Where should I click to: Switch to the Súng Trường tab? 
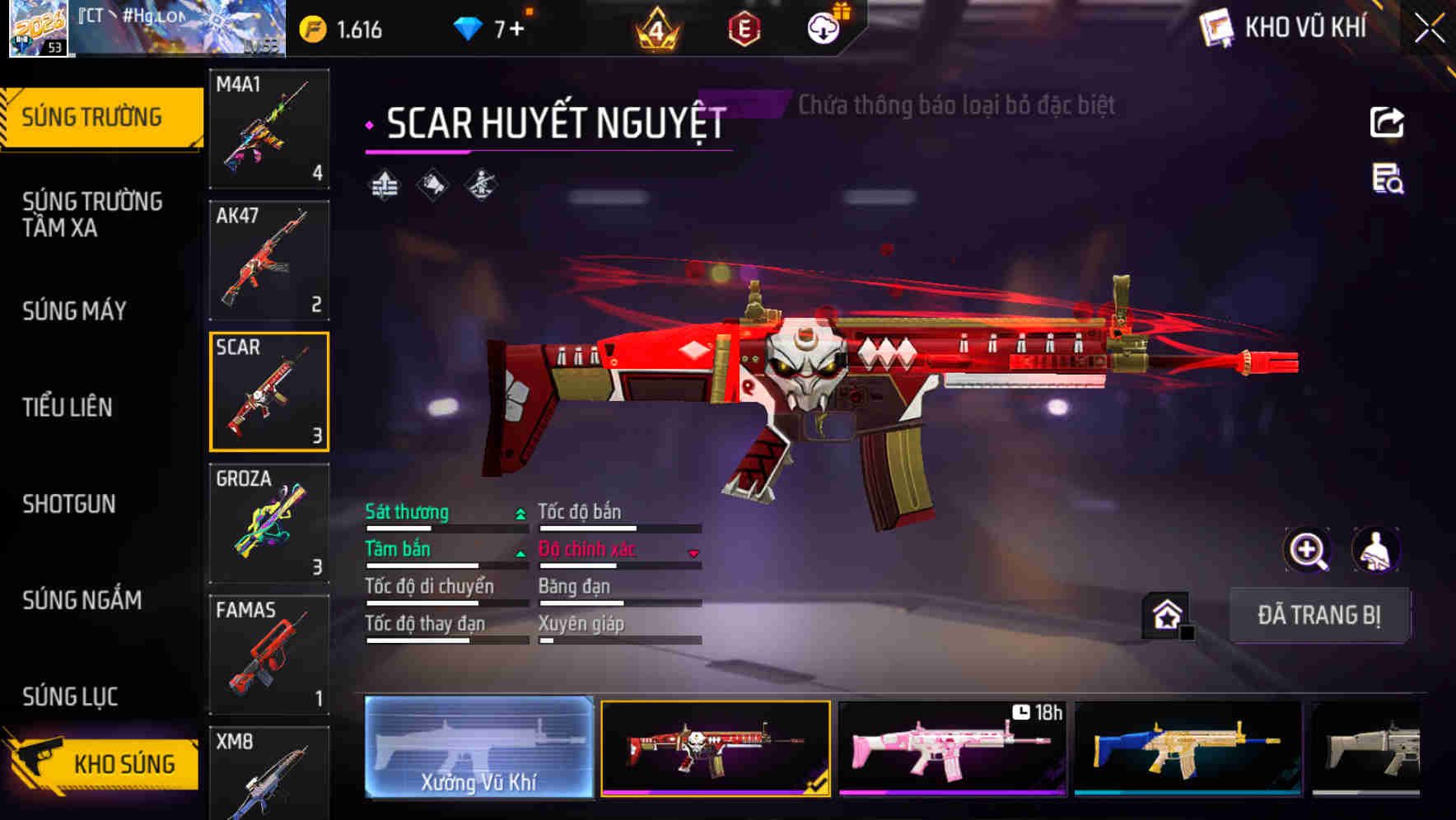coord(91,116)
